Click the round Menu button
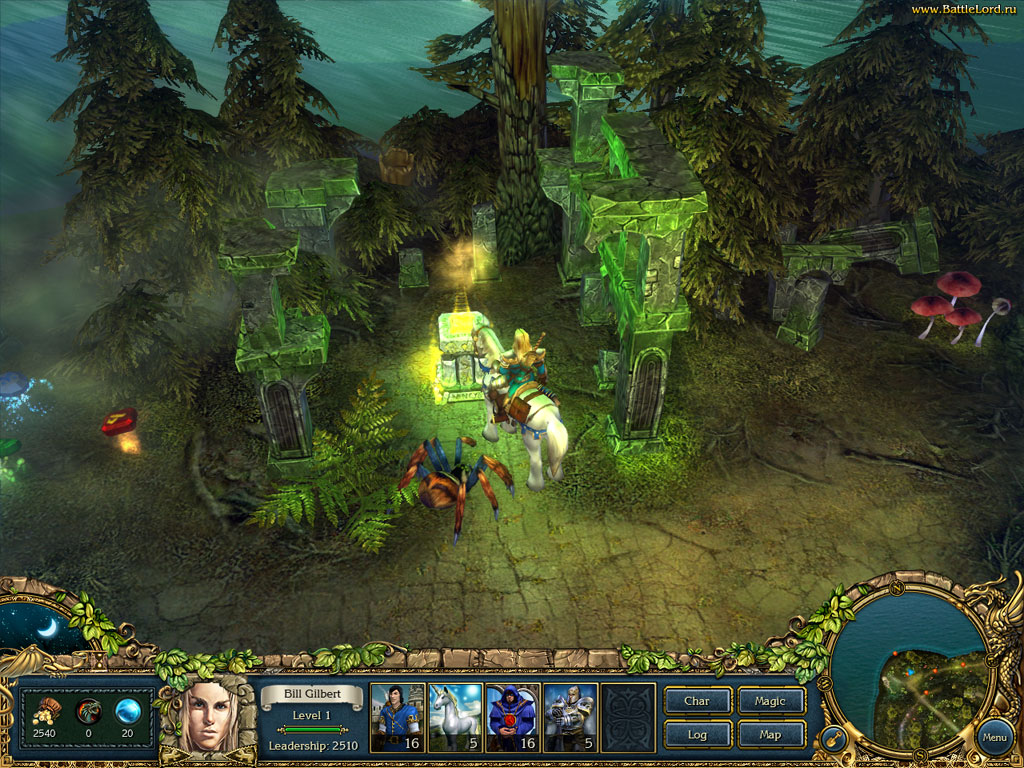 click(994, 738)
